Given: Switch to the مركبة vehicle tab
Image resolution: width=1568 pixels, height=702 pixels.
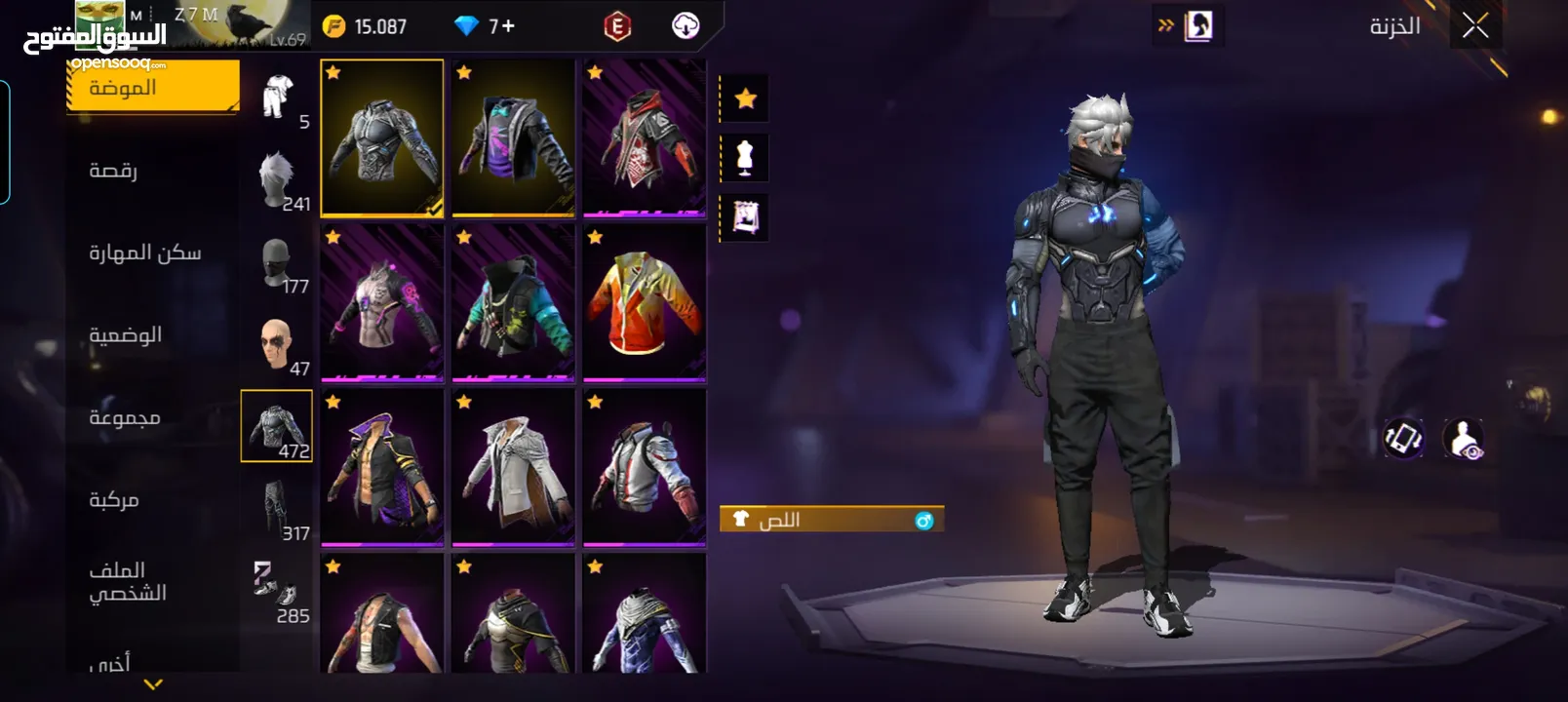Looking at the screenshot, I should tap(114, 500).
